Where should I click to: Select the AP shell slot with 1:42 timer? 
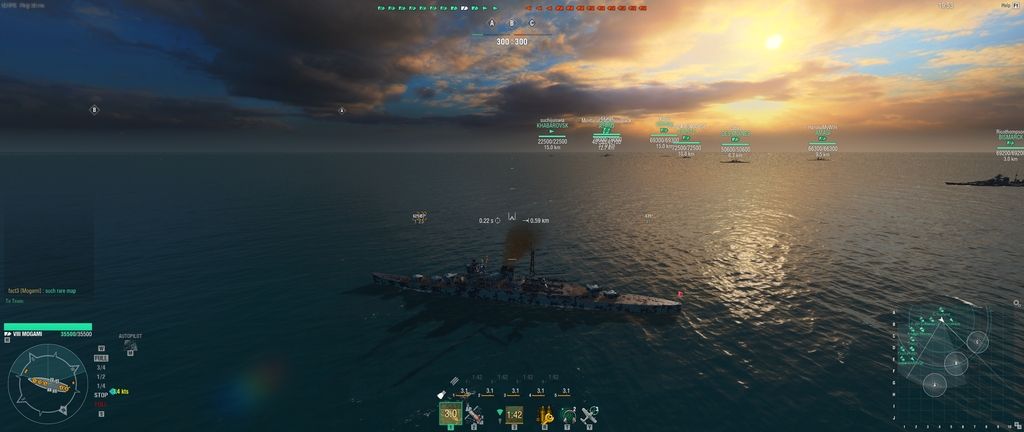(514, 414)
